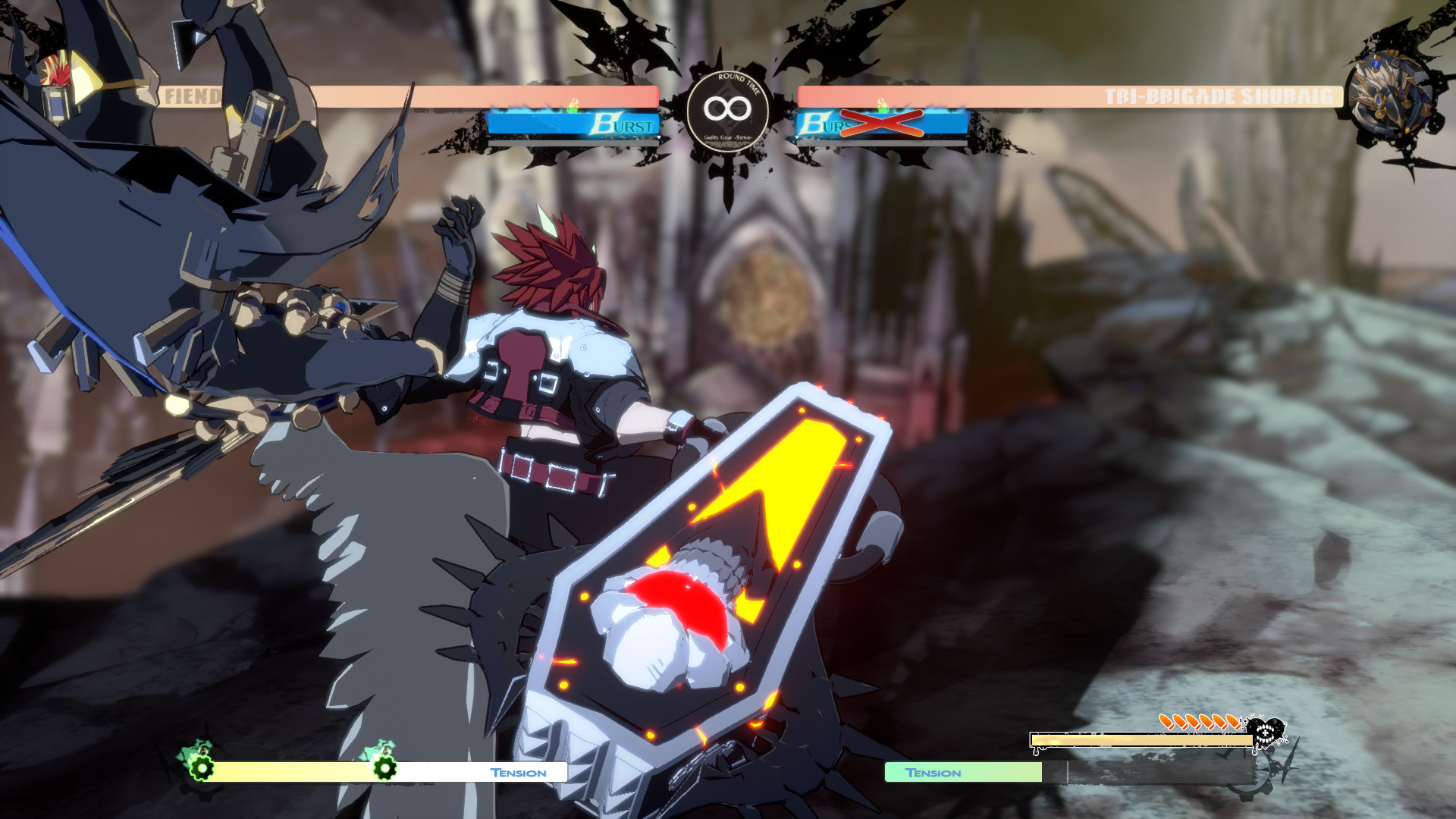
Task: Select Nagoriyuki's portrait top right
Action: pyautogui.click(x=1392, y=91)
